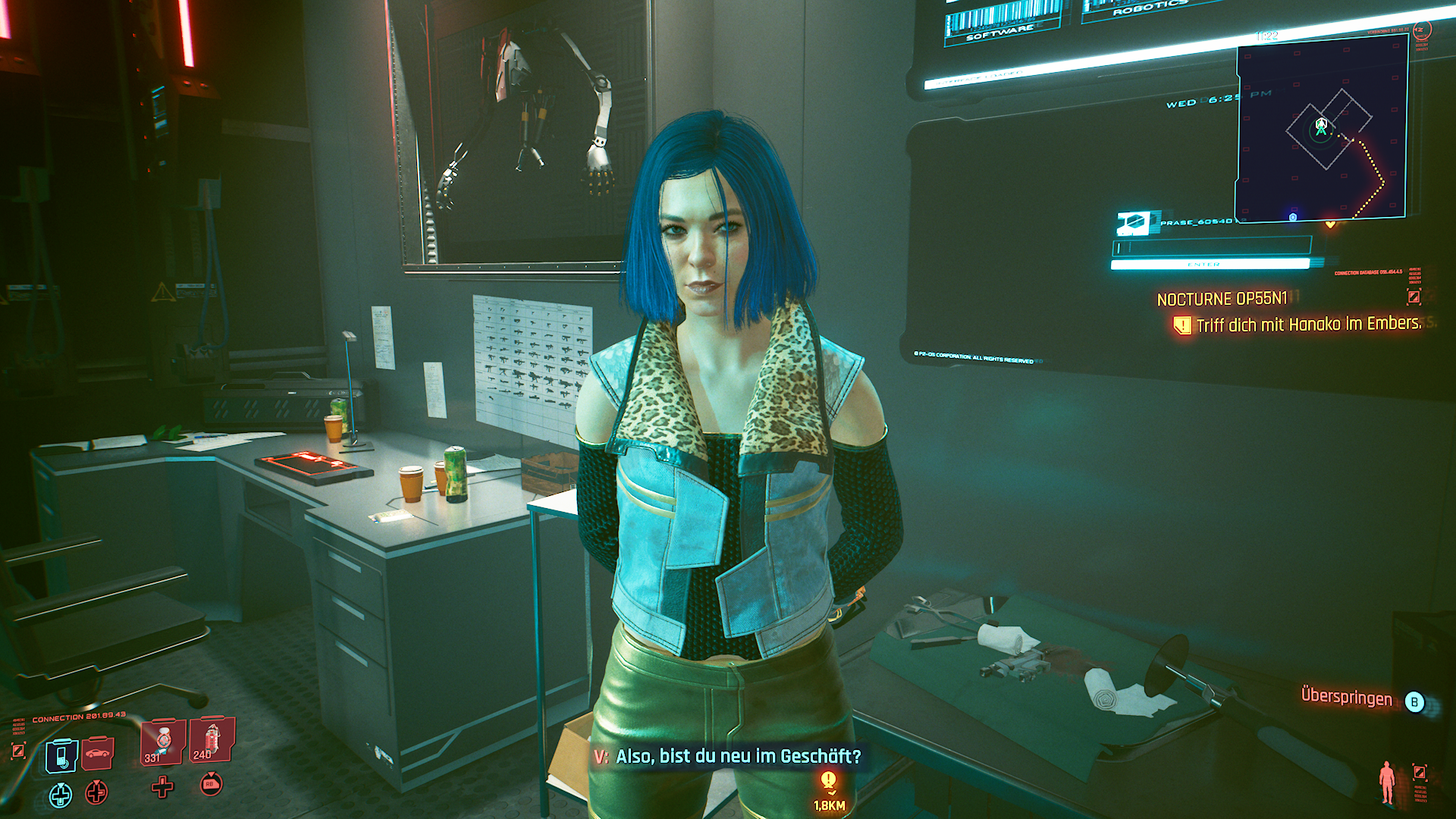The width and height of the screenshot is (1456, 819).
Task: Open the phone quick-slot icon
Action: click(61, 755)
